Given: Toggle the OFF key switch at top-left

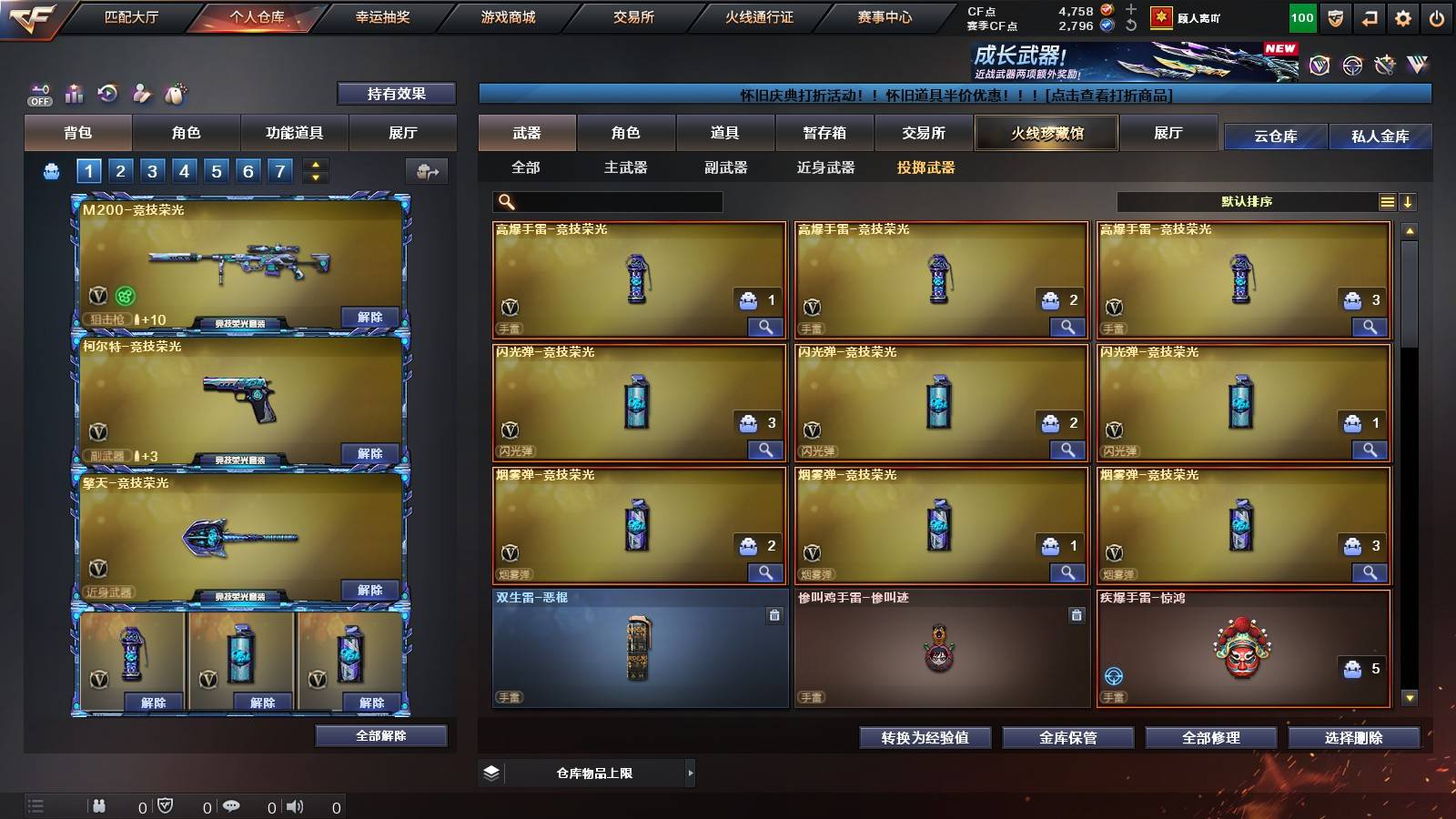Looking at the screenshot, I should tap(37, 93).
